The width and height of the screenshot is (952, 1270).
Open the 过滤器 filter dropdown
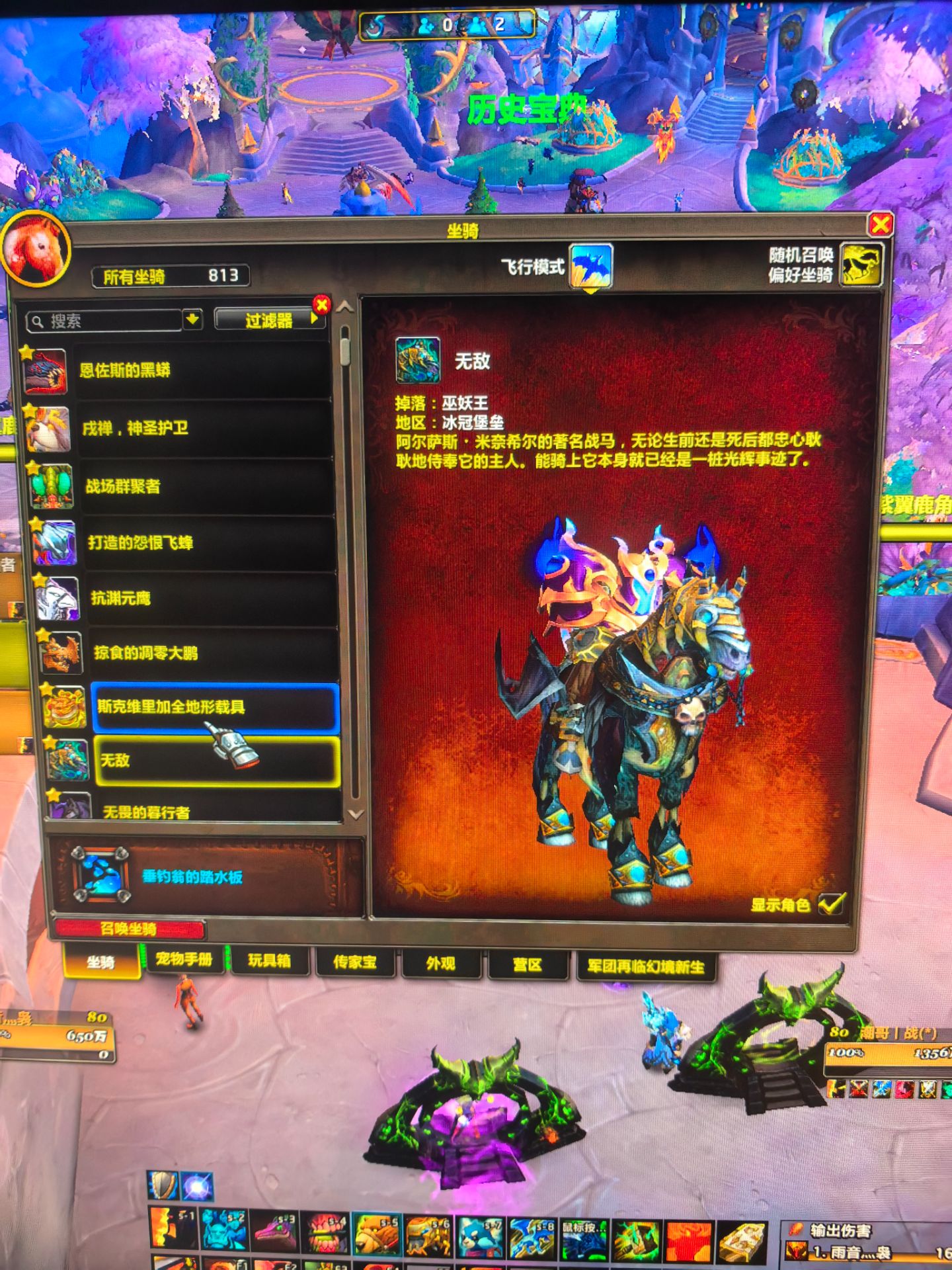(269, 321)
